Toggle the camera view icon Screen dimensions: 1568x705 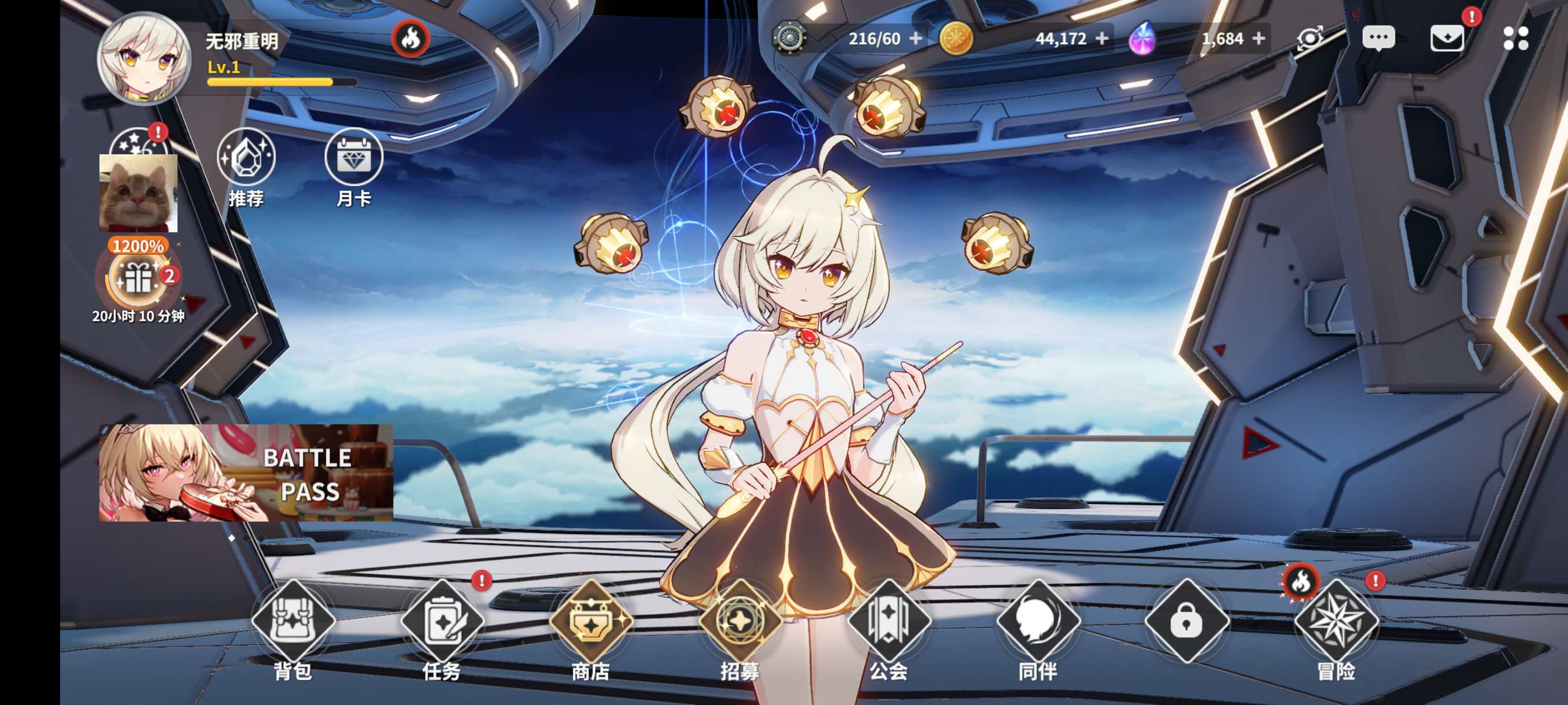[x=1310, y=38]
